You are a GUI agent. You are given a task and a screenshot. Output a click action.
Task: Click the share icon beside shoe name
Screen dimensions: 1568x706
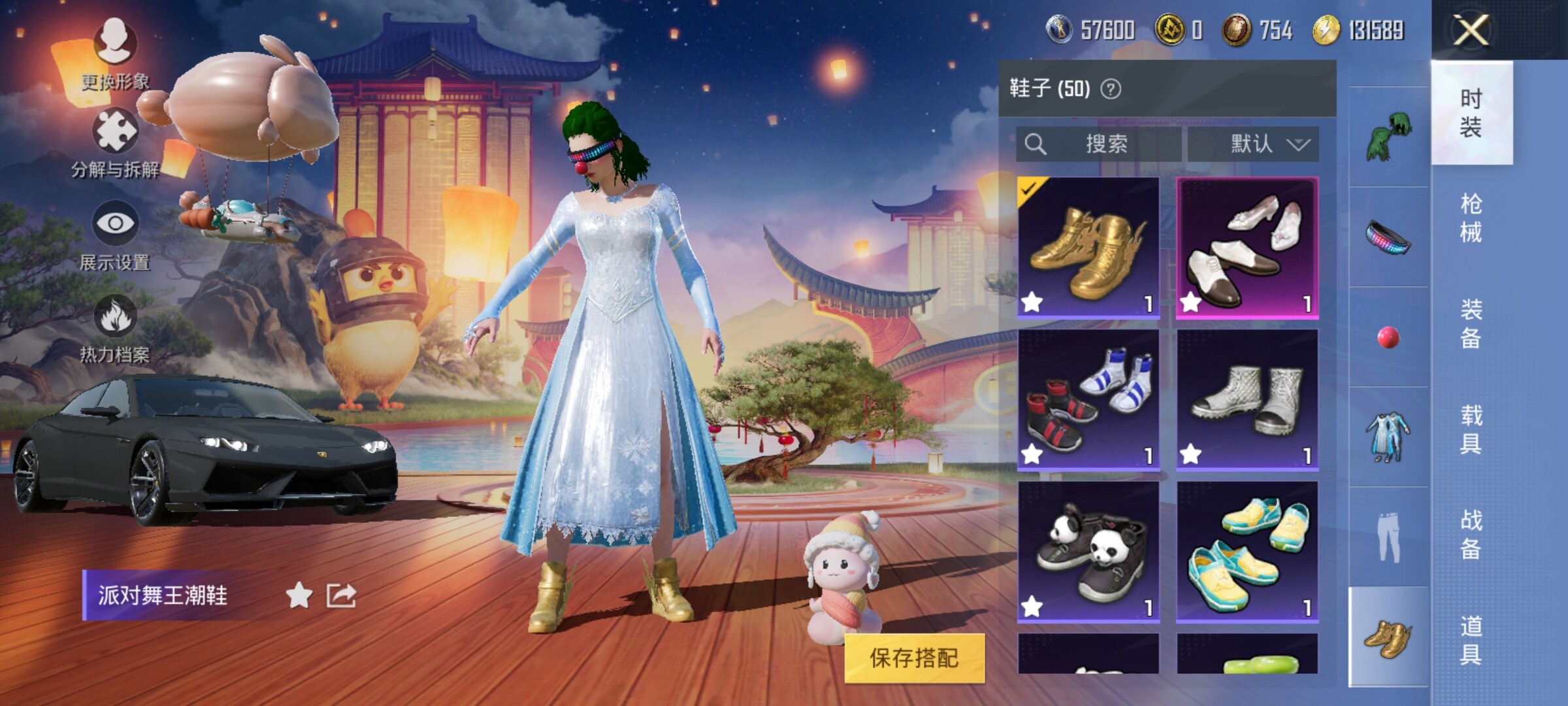(341, 596)
